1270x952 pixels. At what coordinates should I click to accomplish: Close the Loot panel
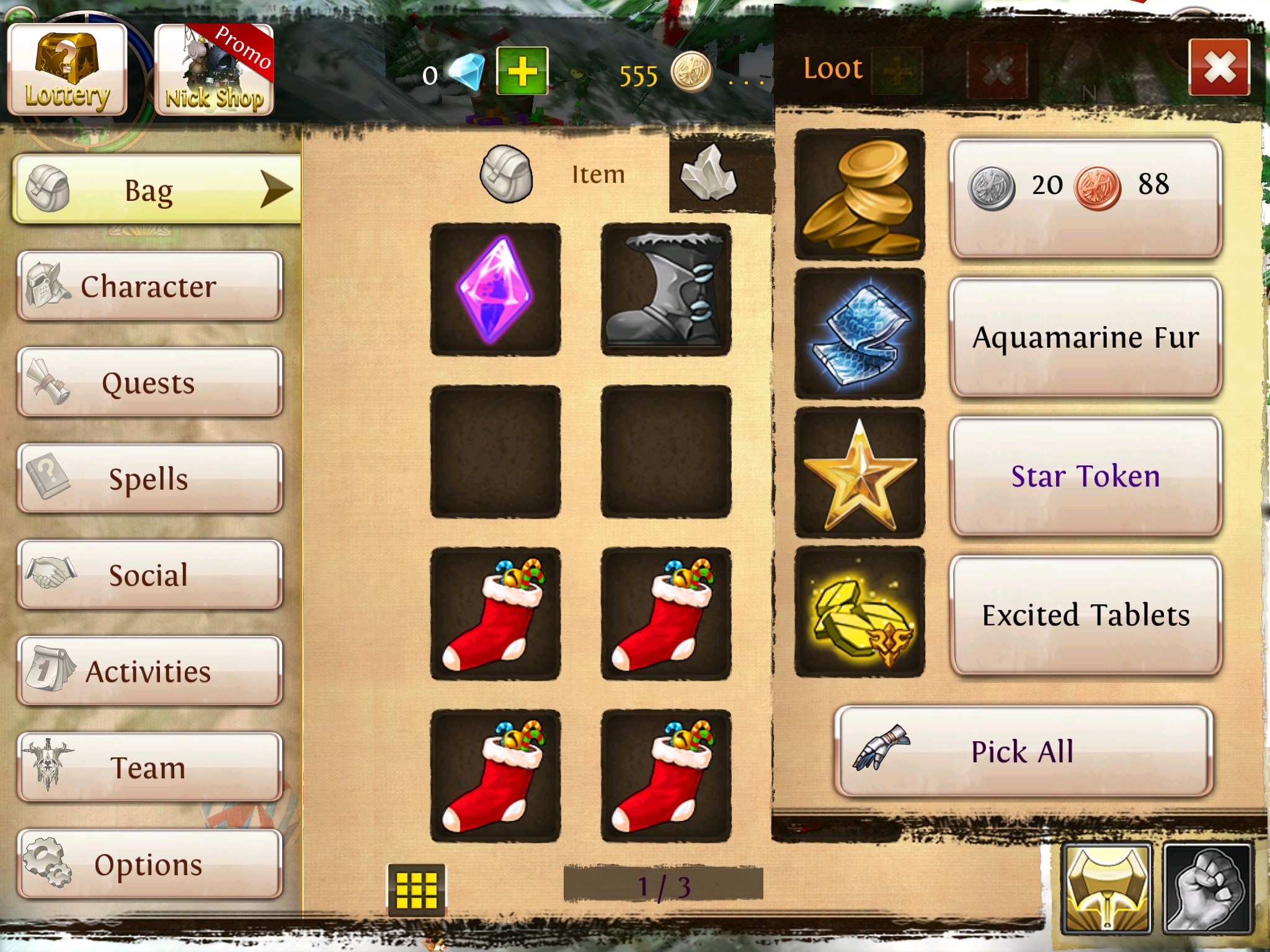[1219, 67]
